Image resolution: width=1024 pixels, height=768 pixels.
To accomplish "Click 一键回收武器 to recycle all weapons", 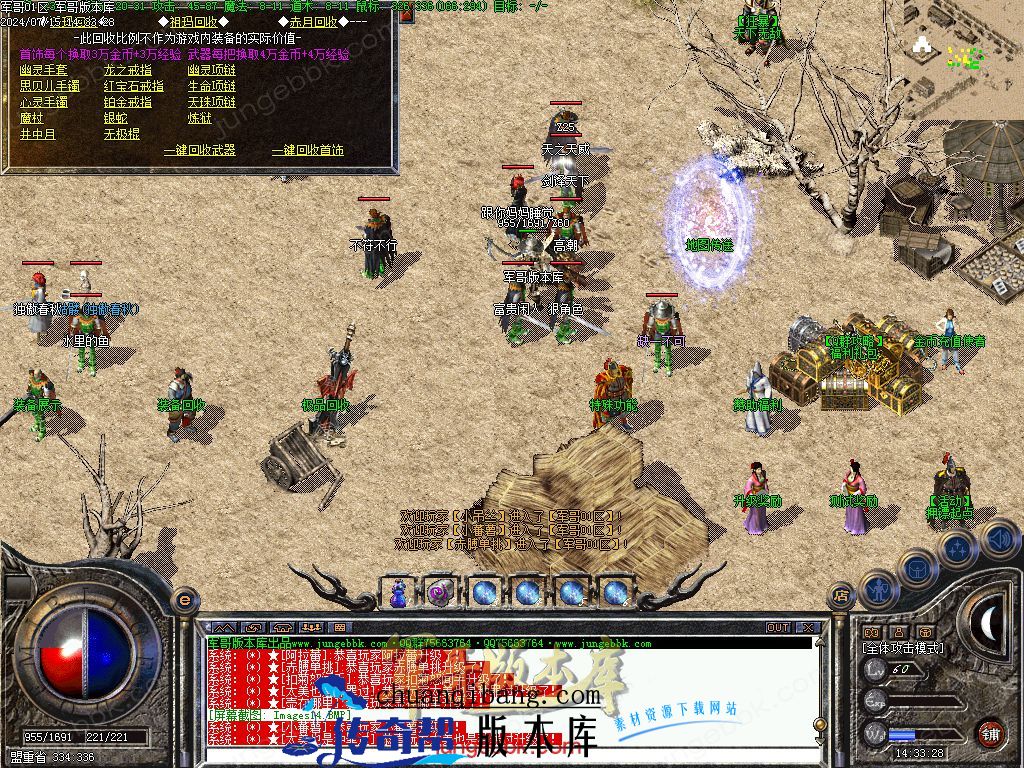I will (x=200, y=150).
